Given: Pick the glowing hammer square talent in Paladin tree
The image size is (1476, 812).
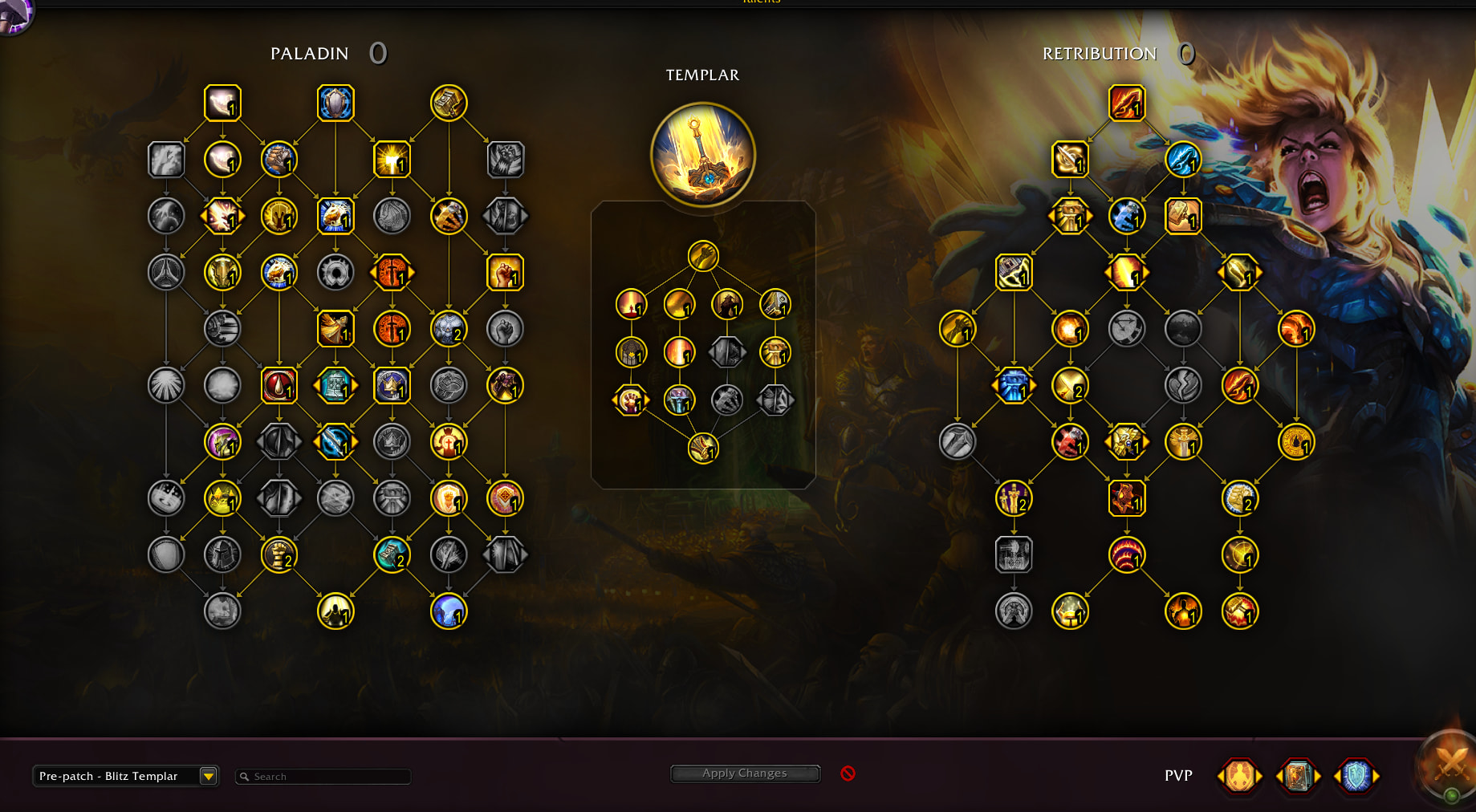Looking at the screenshot, I should tap(392, 160).
